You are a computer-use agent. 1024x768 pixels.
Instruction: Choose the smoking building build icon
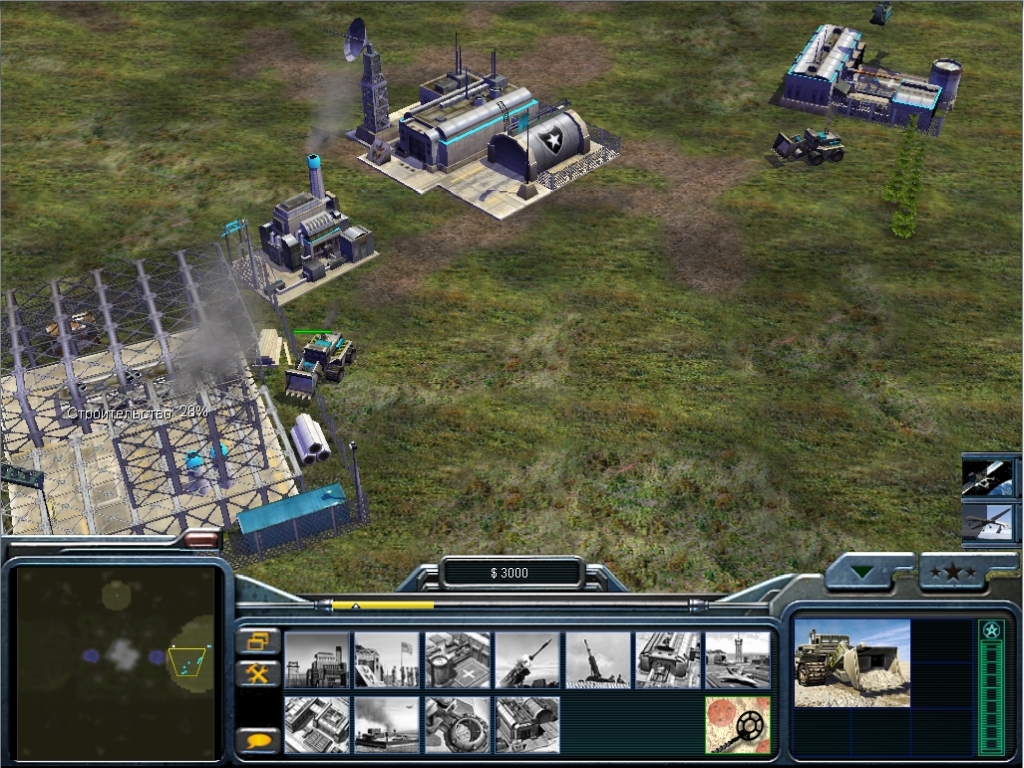point(387,725)
